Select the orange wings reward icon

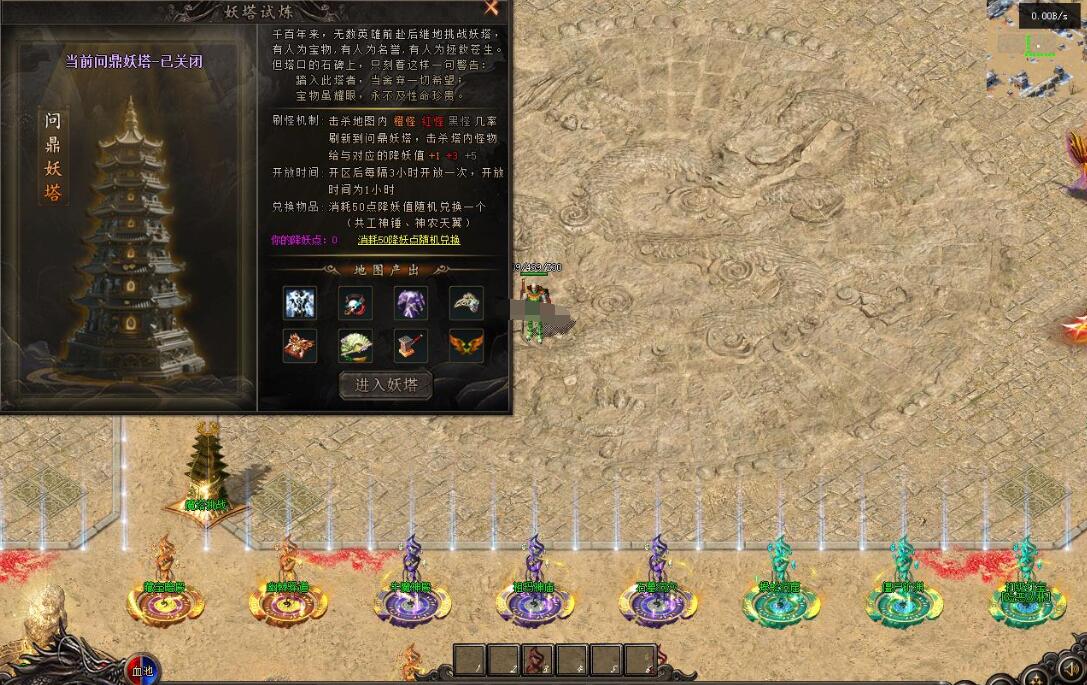coord(466,345)
